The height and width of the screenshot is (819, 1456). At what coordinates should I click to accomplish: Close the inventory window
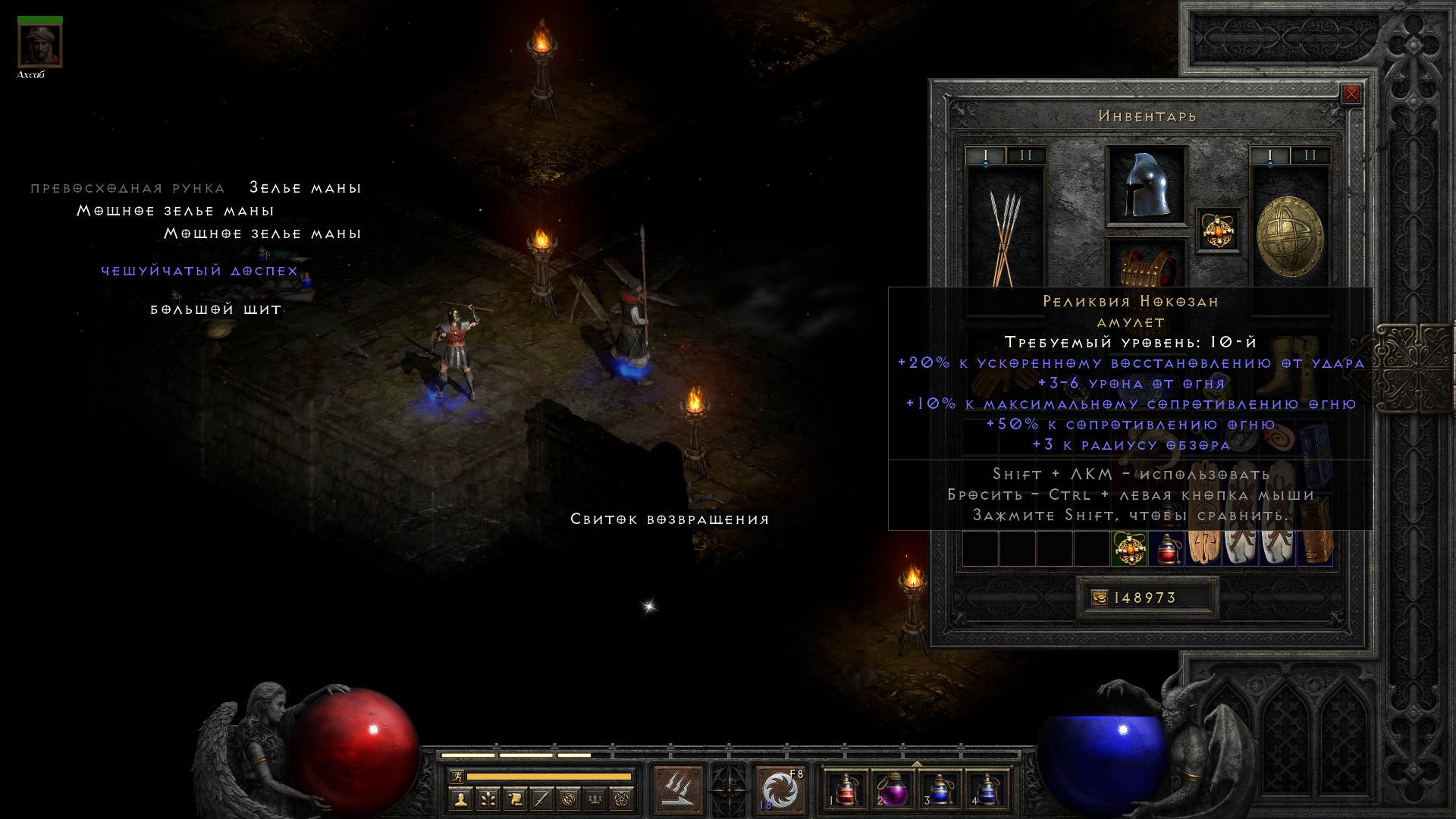pos(1351,94)
